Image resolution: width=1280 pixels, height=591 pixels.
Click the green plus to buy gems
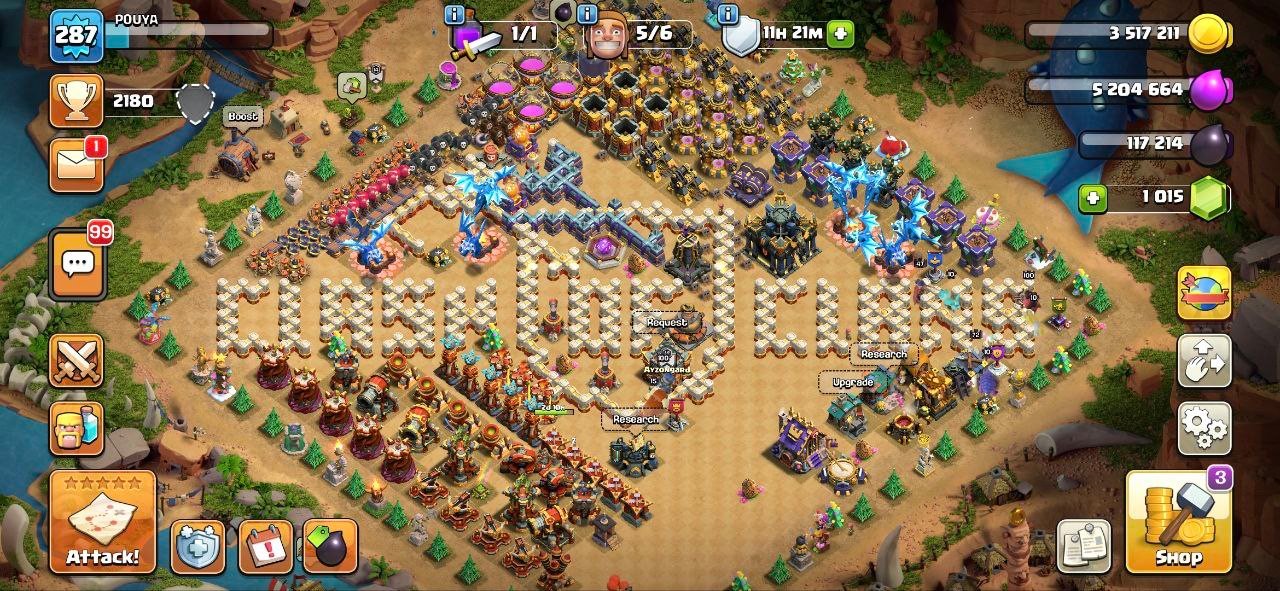tap(1093, 198)
